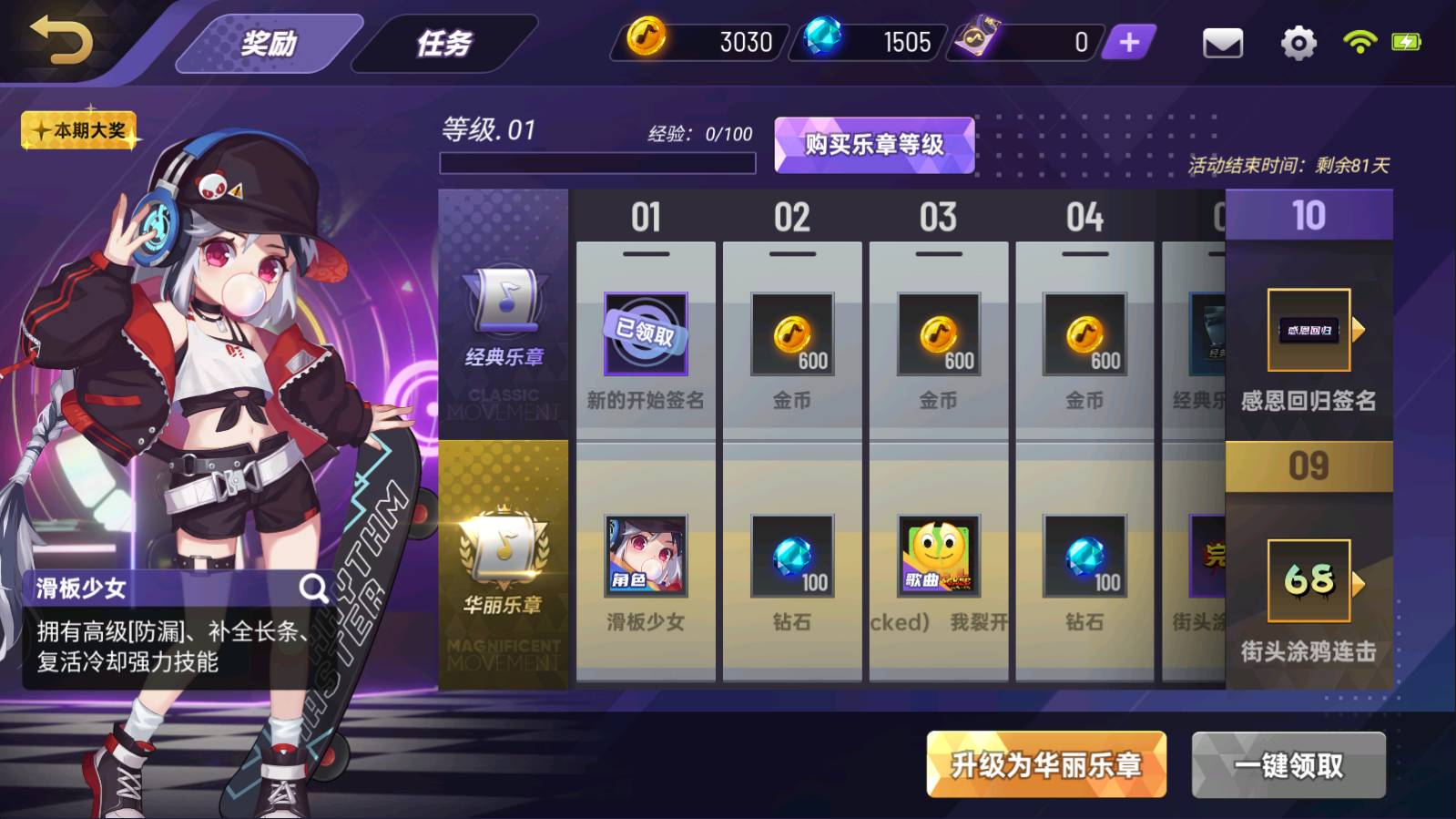
Task: Click the plus button to buy music sheets
Action: [x=1127, y=41]
